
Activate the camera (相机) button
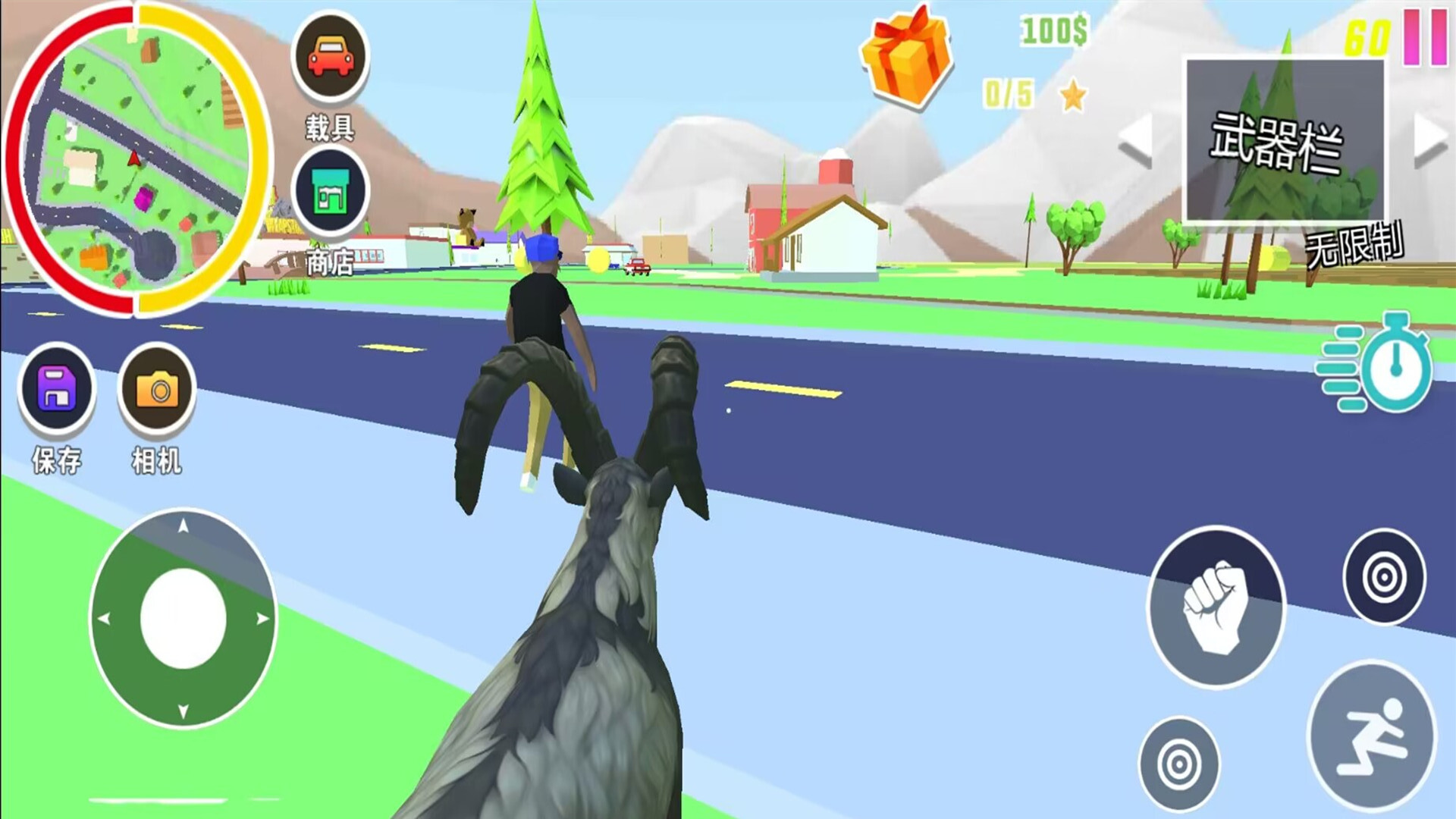pyautogui.click(x=157, y=390)
